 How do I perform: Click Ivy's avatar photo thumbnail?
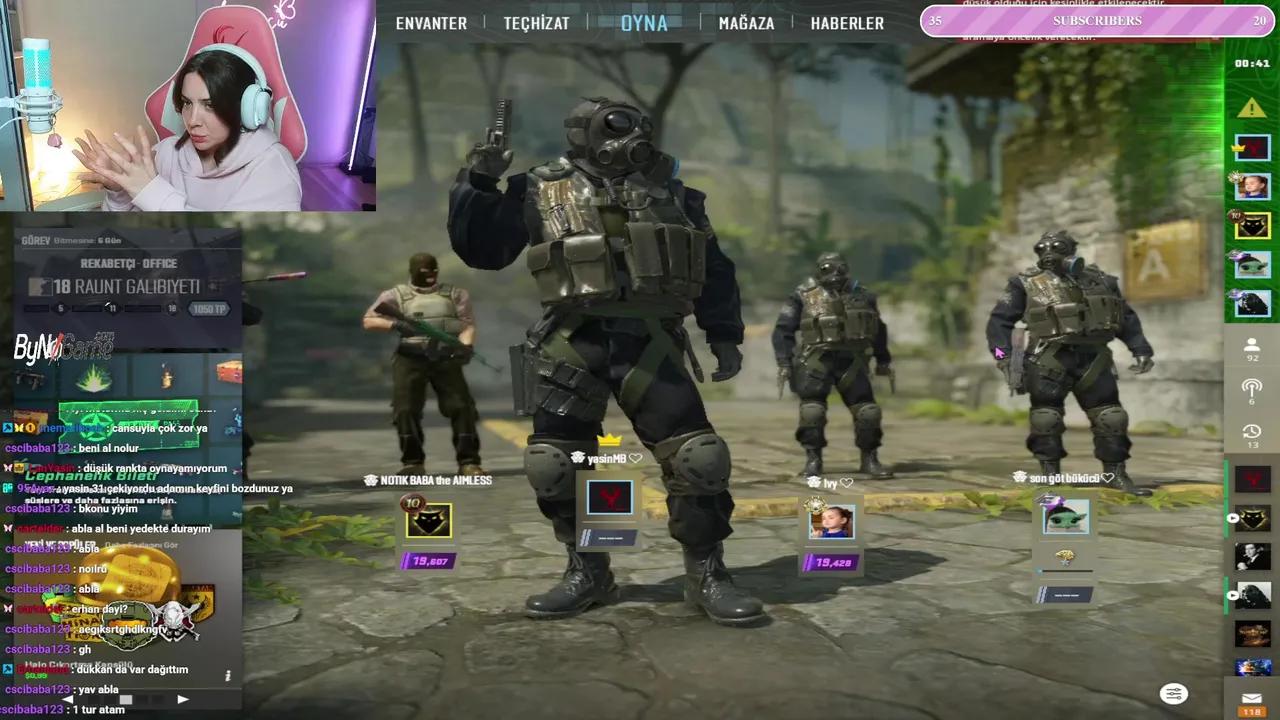830,520
